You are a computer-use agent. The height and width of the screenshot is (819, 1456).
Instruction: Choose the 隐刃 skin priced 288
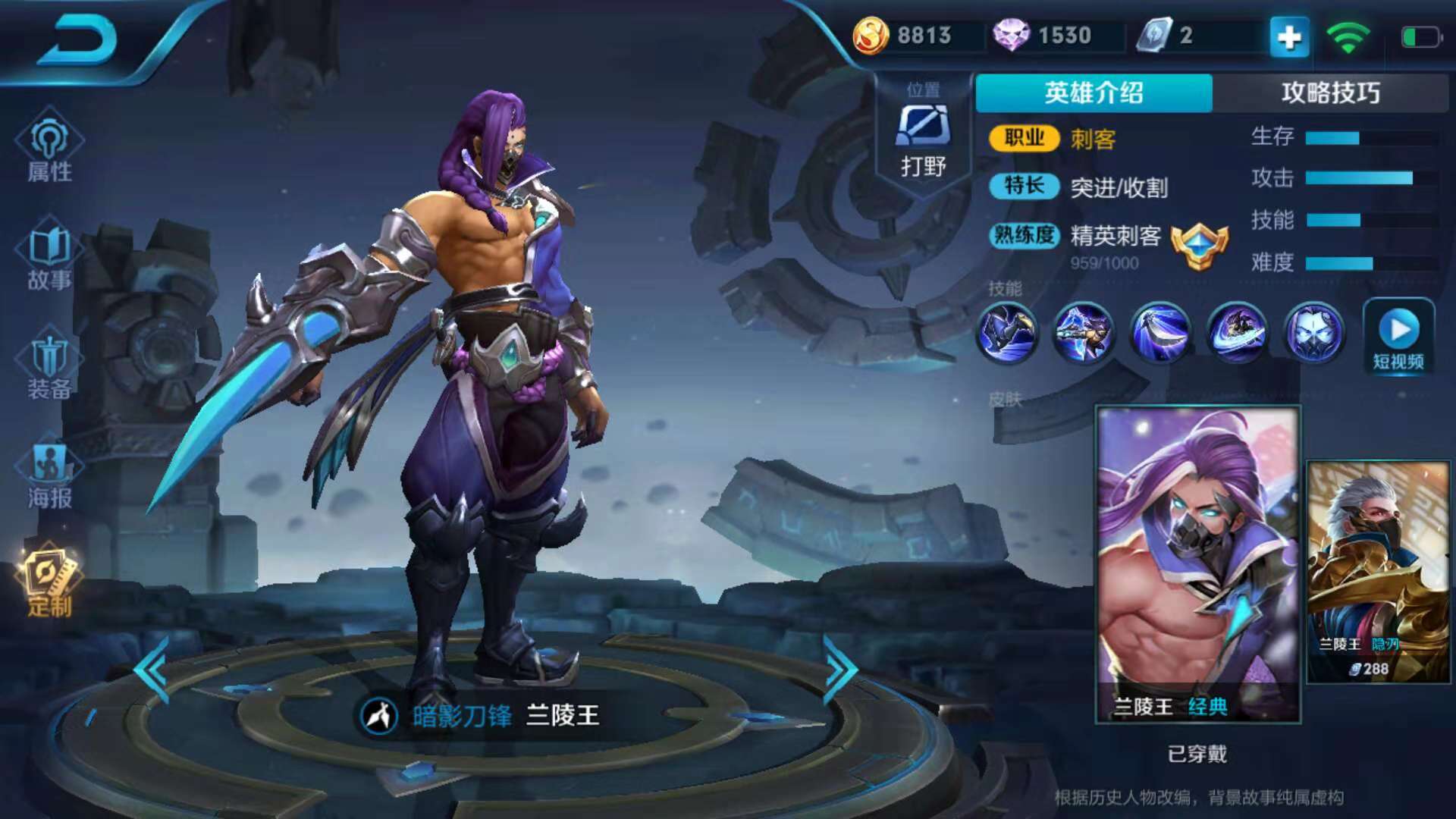pos(1379,573)
